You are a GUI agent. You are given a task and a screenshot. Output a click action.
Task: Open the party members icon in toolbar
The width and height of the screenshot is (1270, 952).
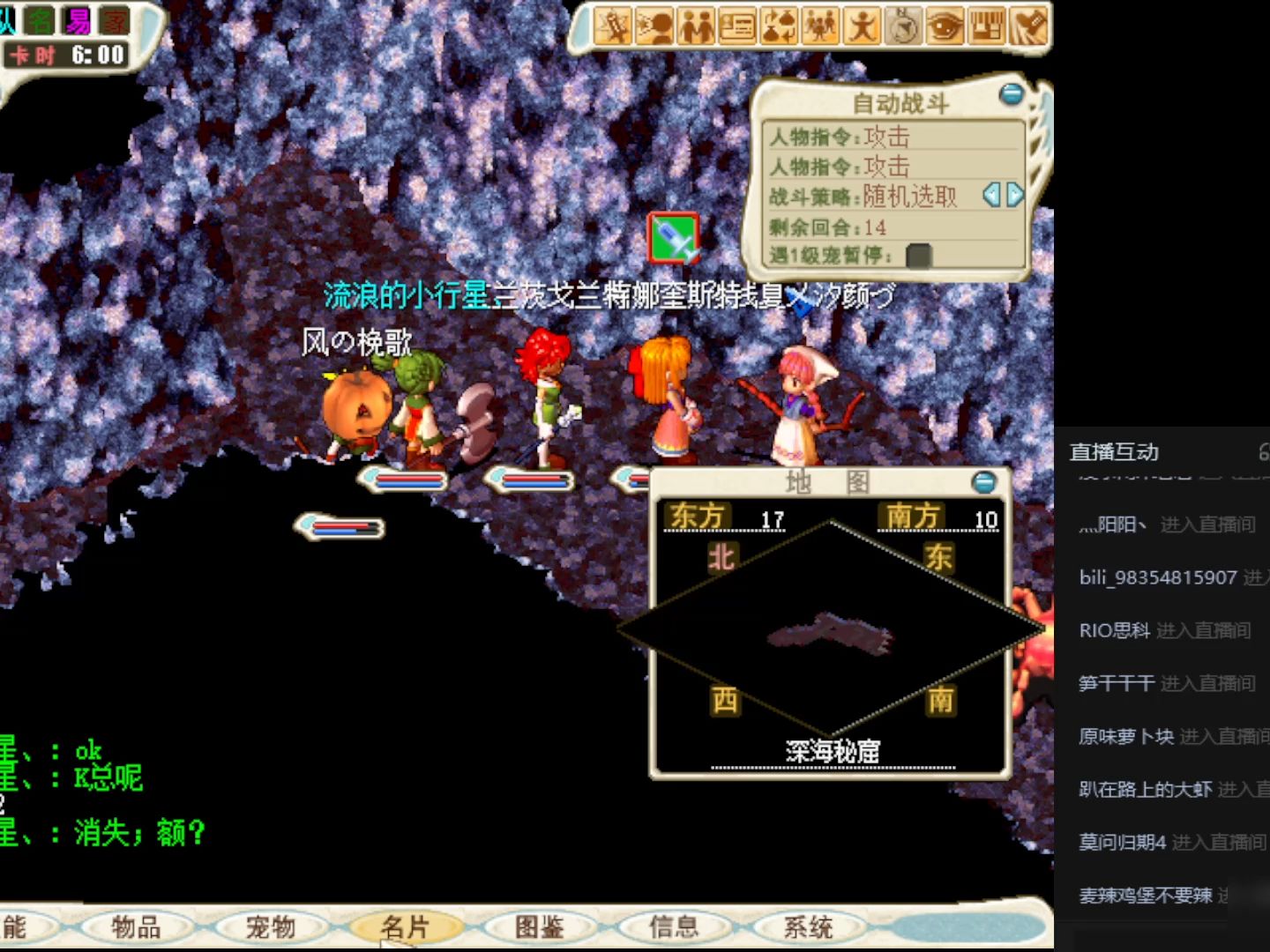tap(820, 27)
